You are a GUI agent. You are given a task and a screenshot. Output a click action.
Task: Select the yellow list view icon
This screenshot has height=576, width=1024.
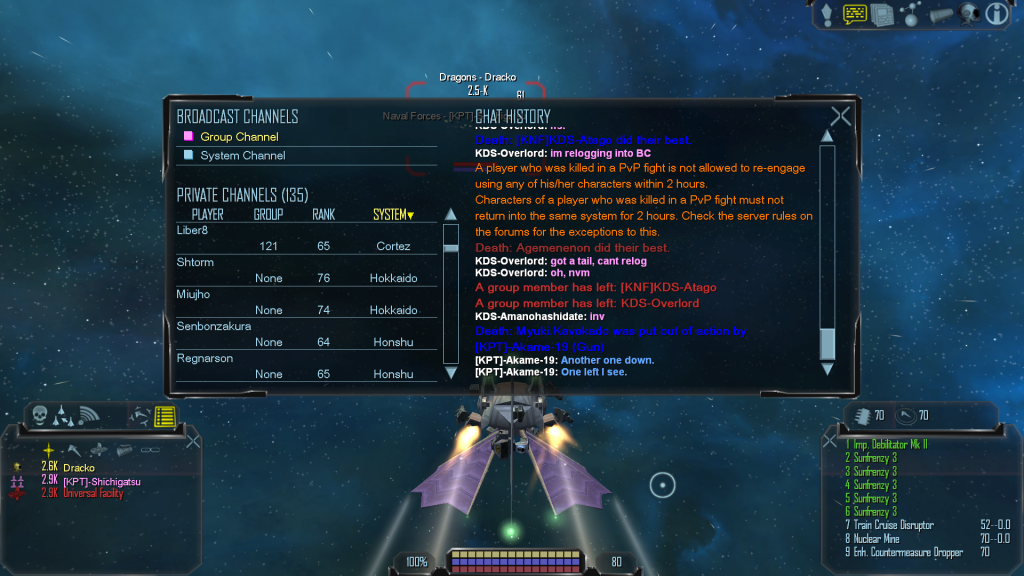click(x=165, y=415)
